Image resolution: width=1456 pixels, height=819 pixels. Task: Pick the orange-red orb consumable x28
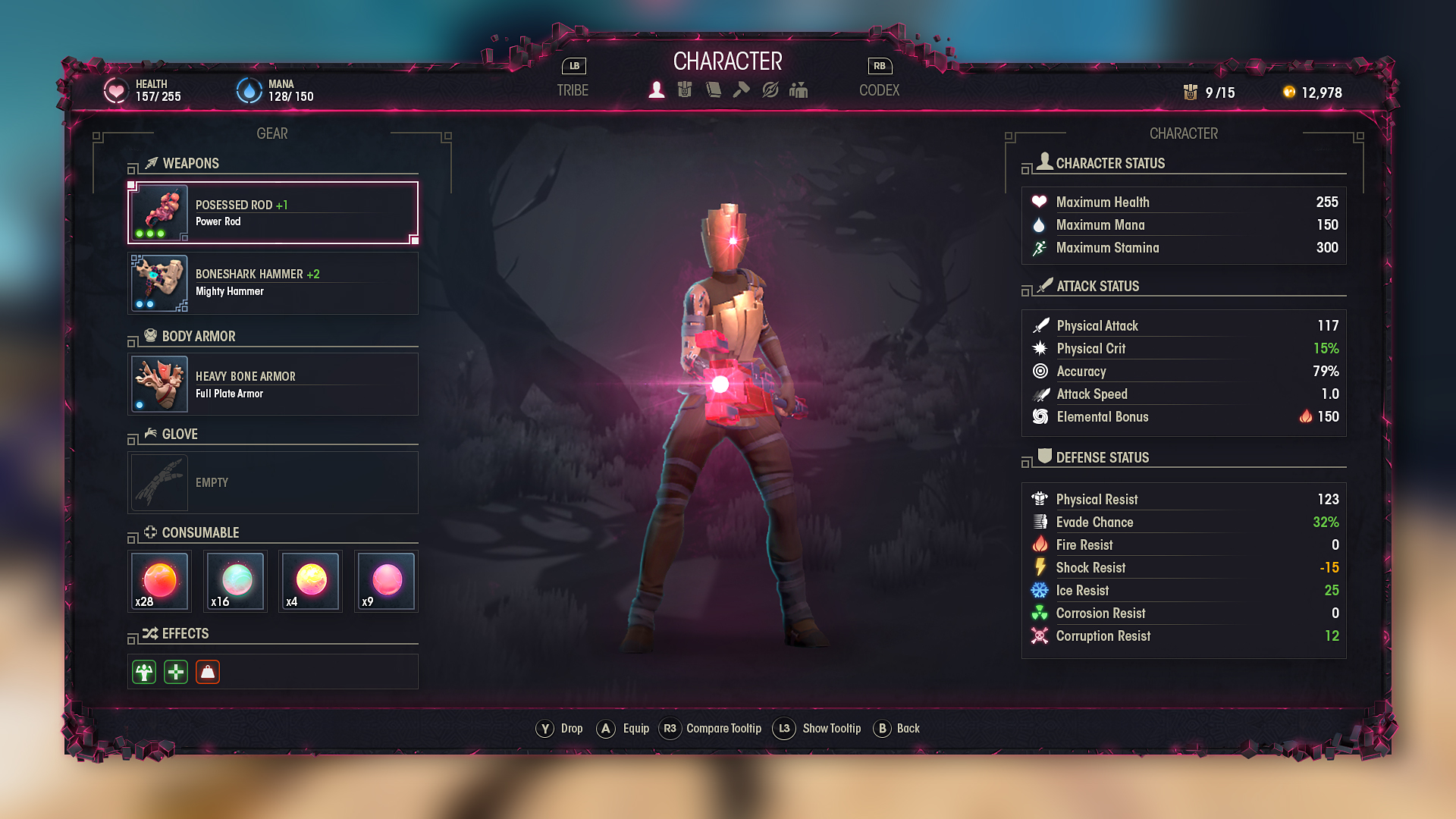point(159,582)
